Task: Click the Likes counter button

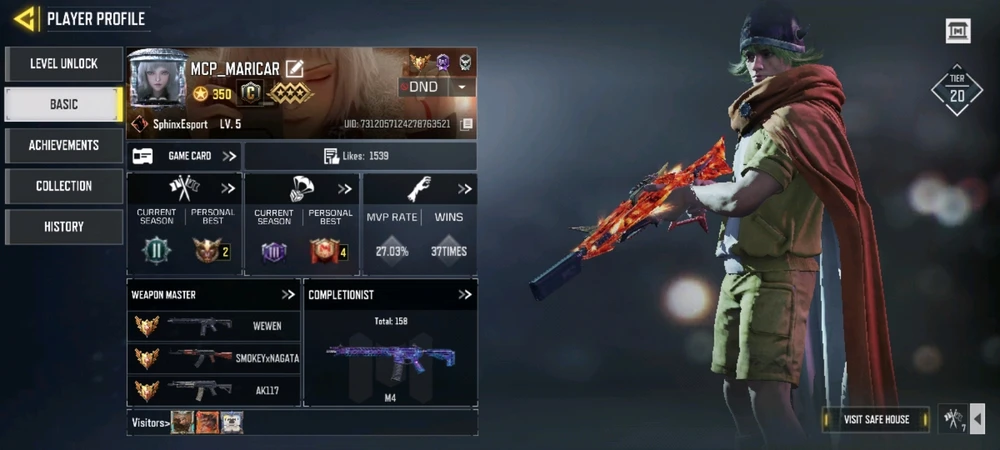Action: (359, 156)
